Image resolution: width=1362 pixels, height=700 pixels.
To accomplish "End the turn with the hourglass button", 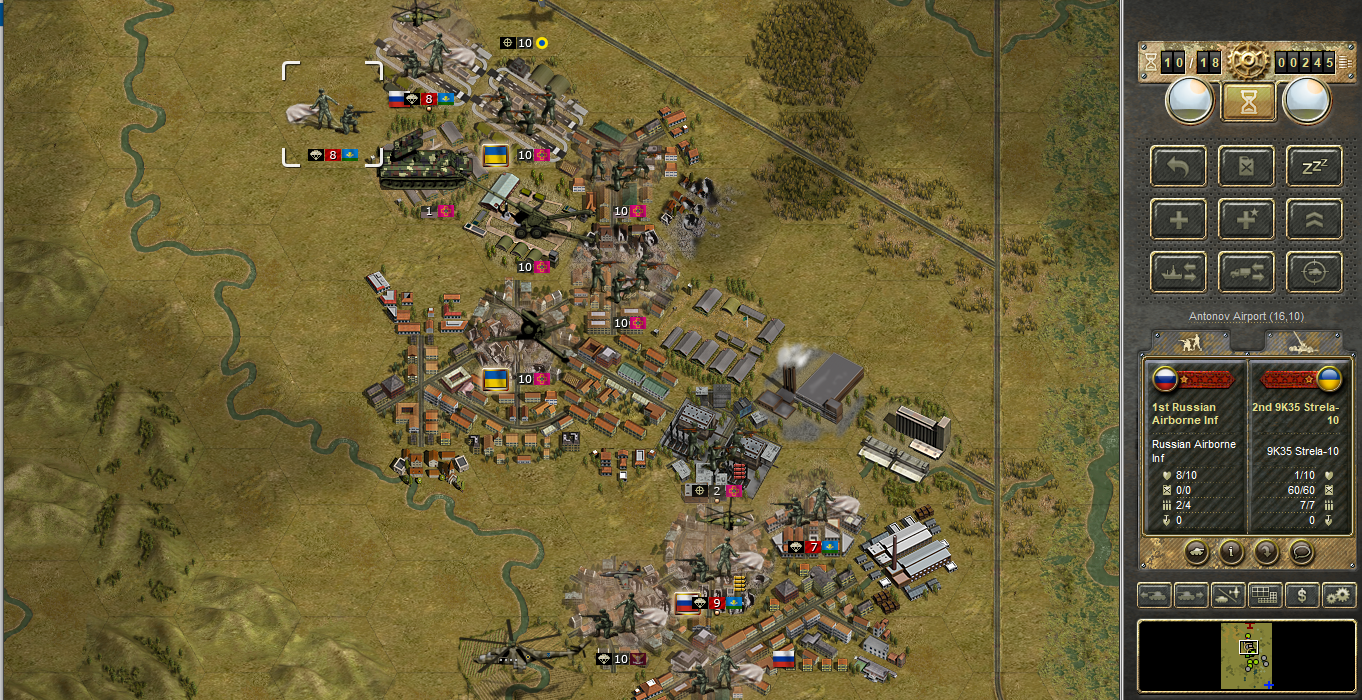I will [x=1248, y=101].
